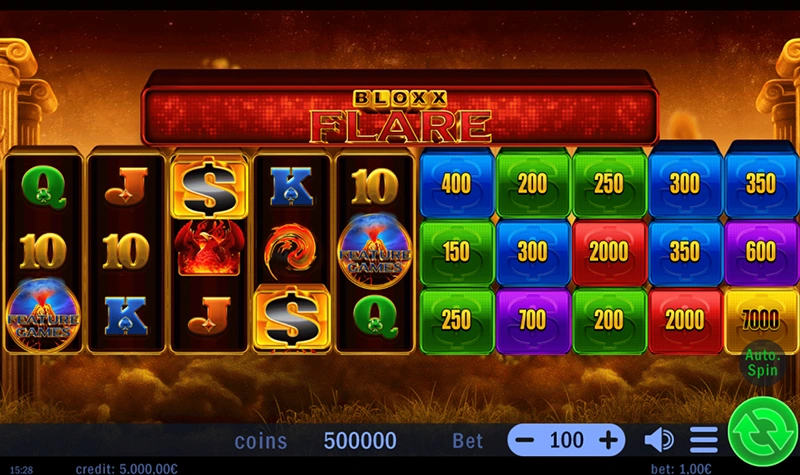This screenshot has height=475, width=800.
Task: Decrease the bet with the minus button
Action: tap(526, 440)
